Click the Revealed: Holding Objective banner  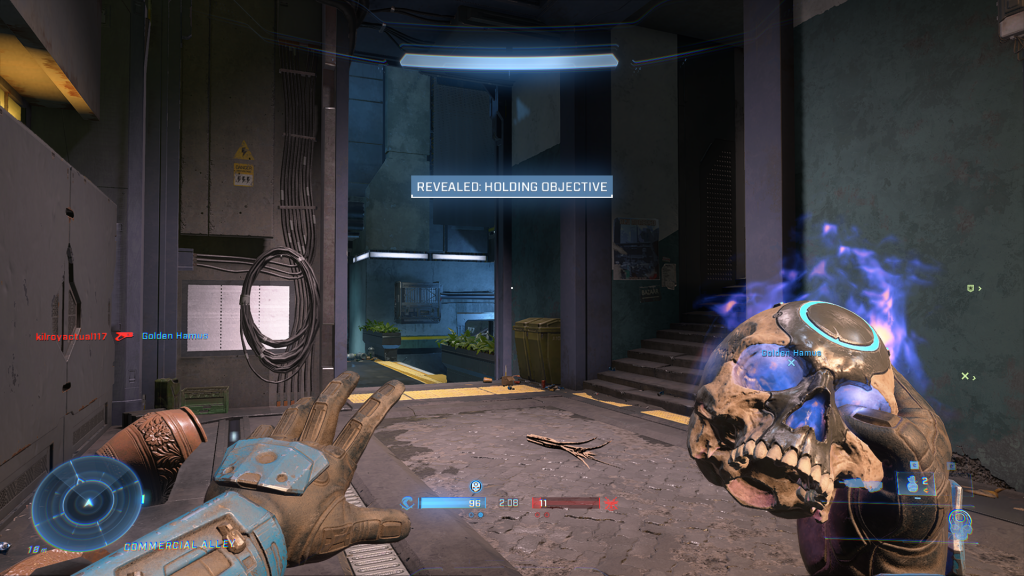511,186
